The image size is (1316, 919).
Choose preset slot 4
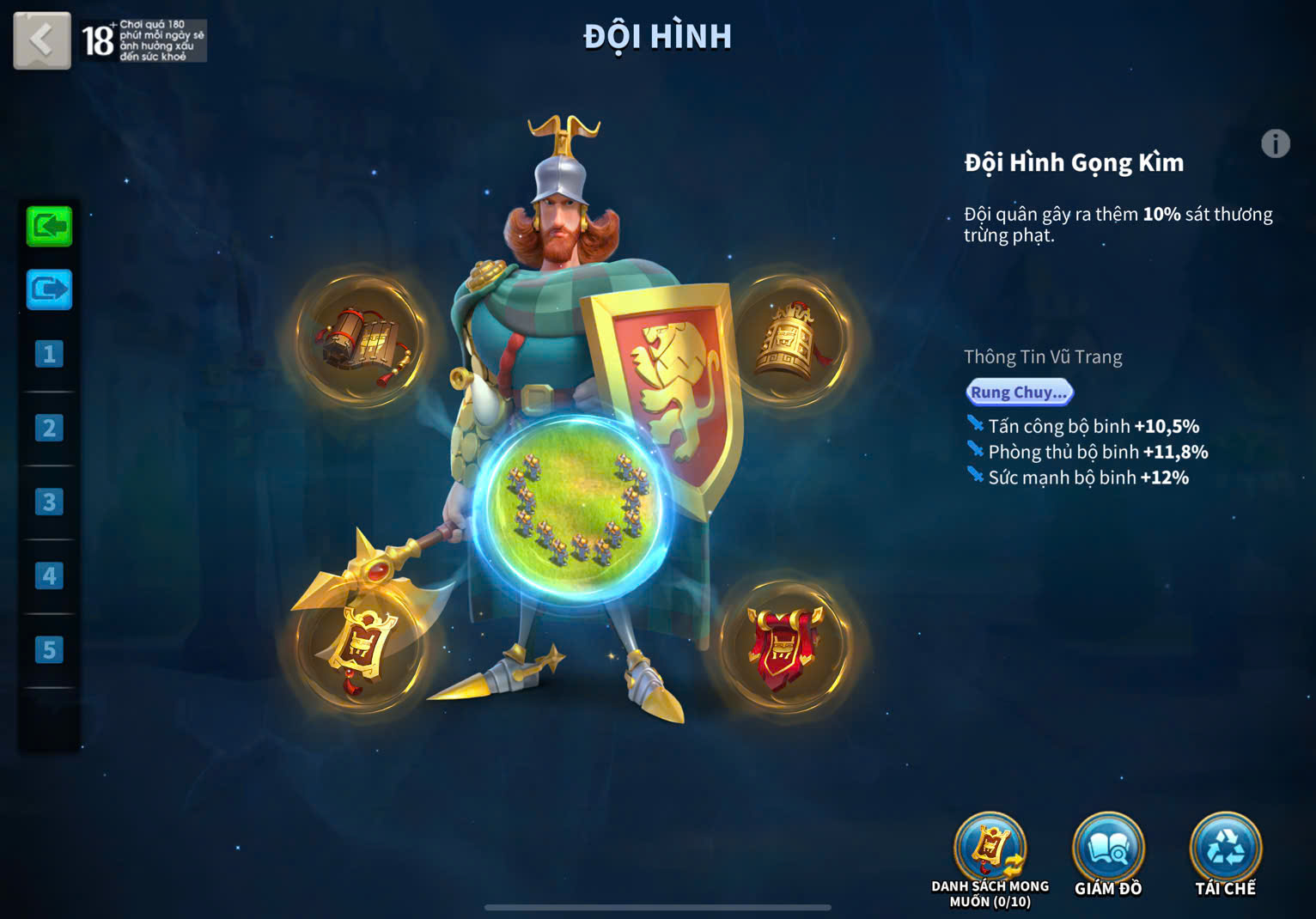[x=49, y=575]
